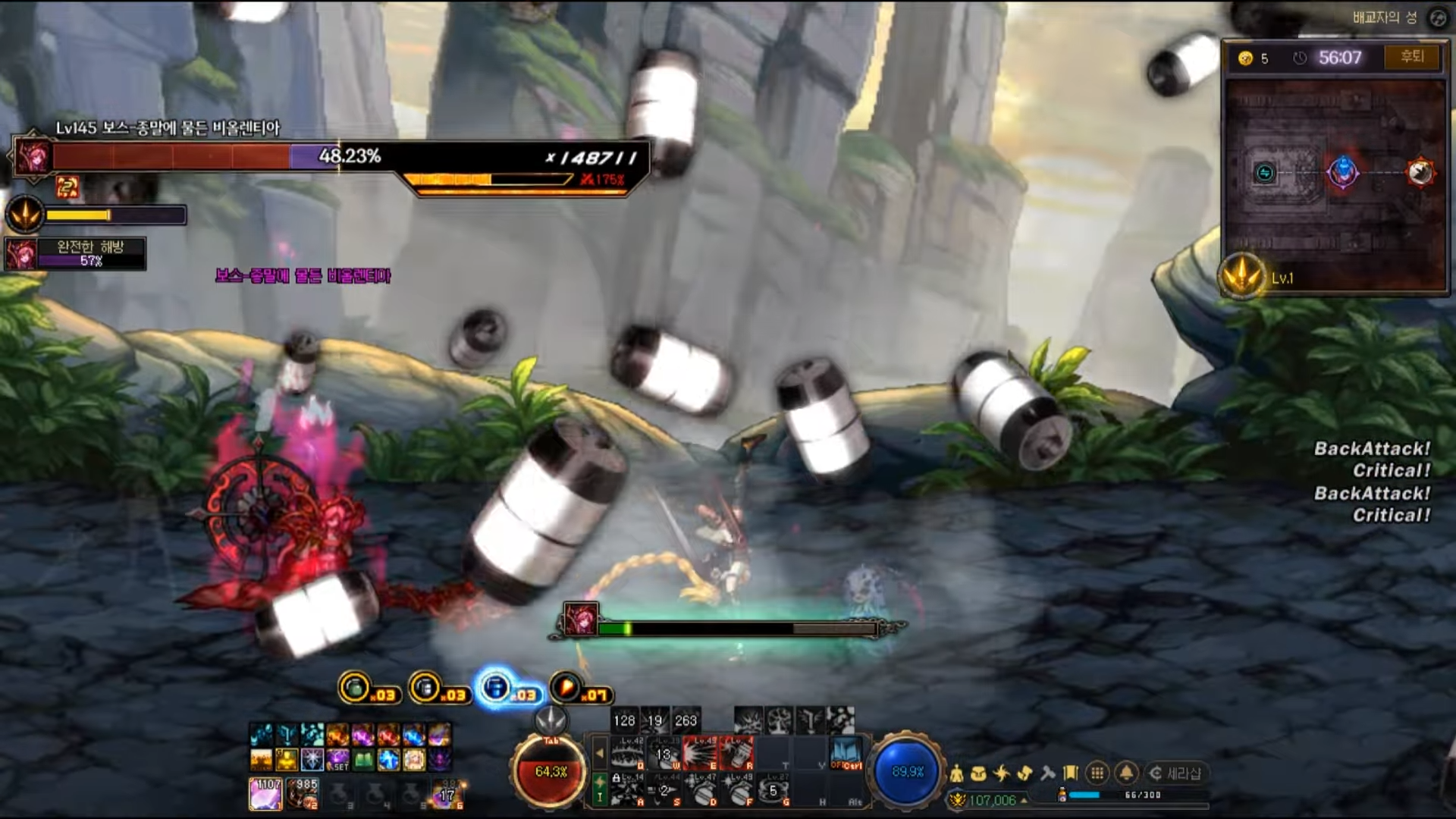Click the green book buff icon
The image size is (1456, 819).
(363, 759)
